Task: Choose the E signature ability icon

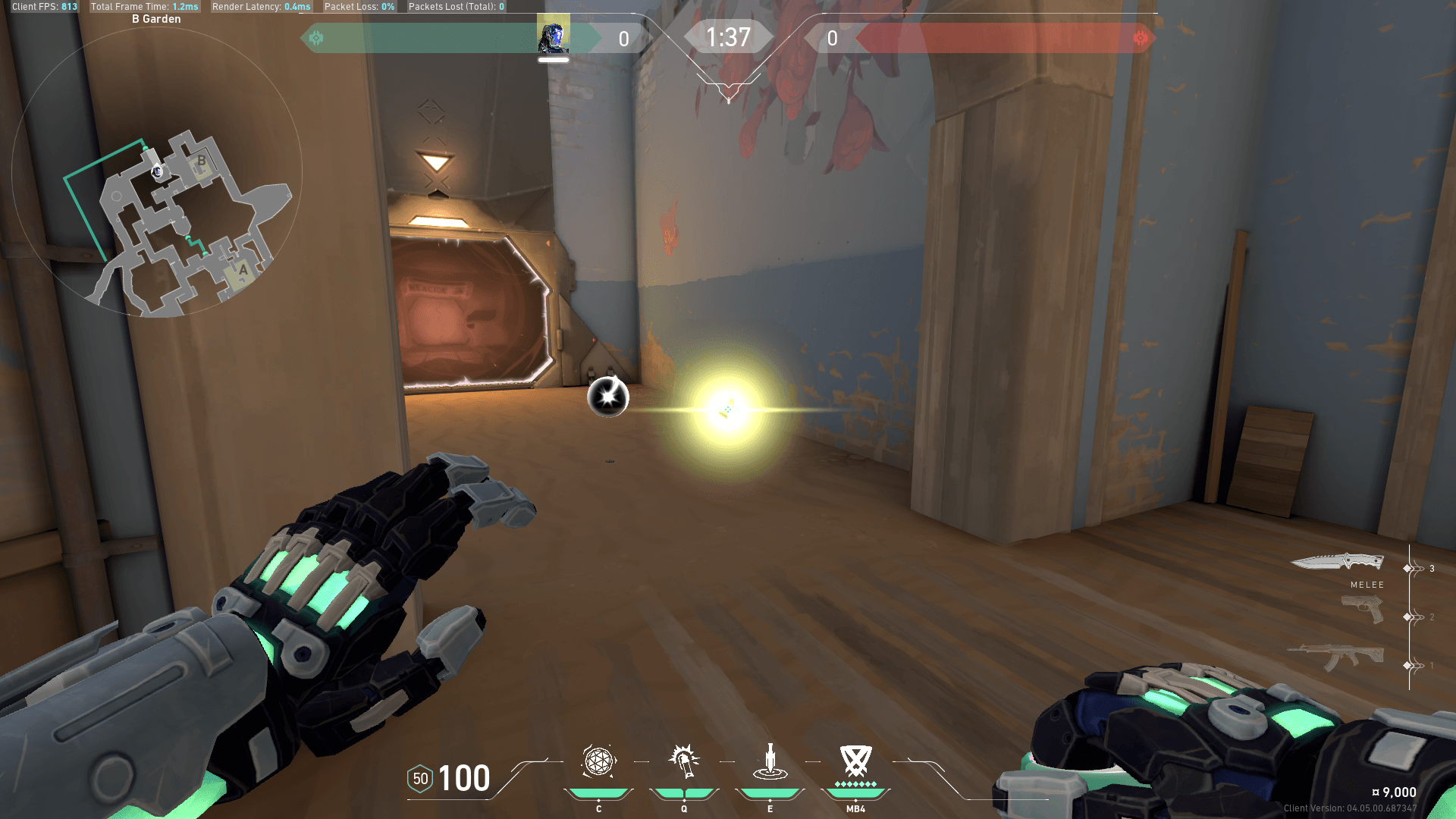Action: [770, 761]
